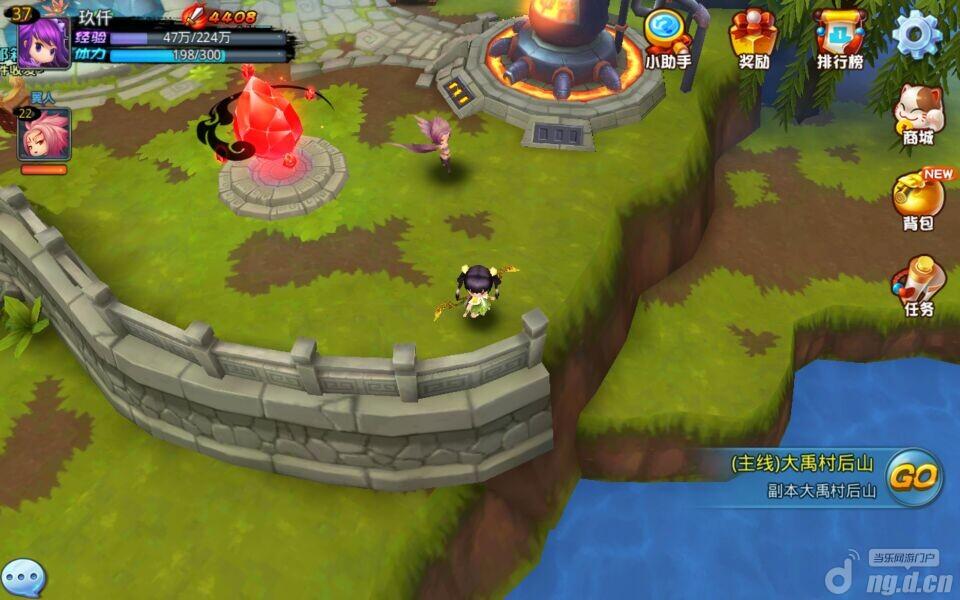Open the gear settings menu
Screen dimensions: 960x600
[916, 35]
